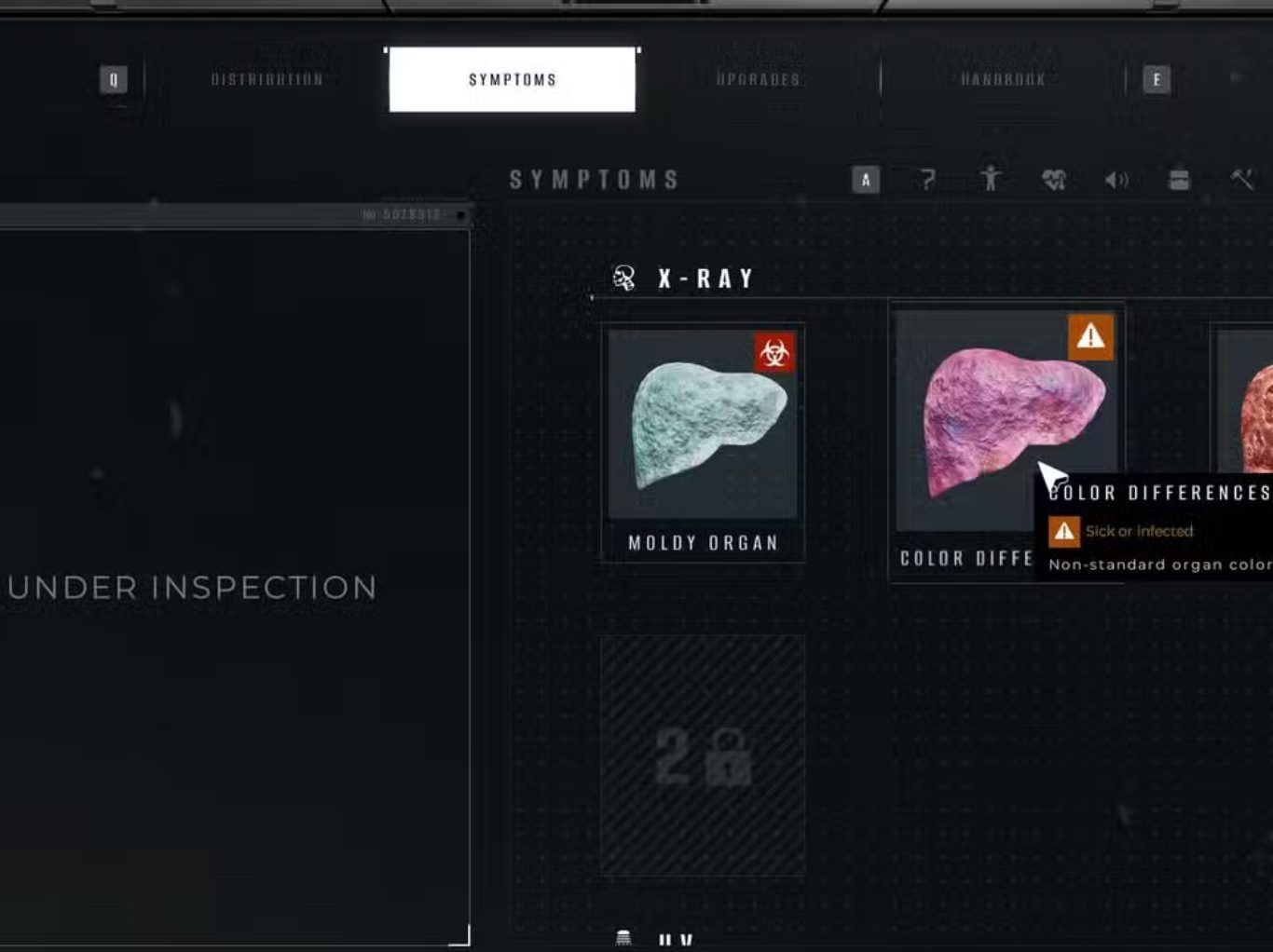Click the locked symptom slot with padlock
The height and width of the screenshot is (952, 1273).
pos(703,755)
